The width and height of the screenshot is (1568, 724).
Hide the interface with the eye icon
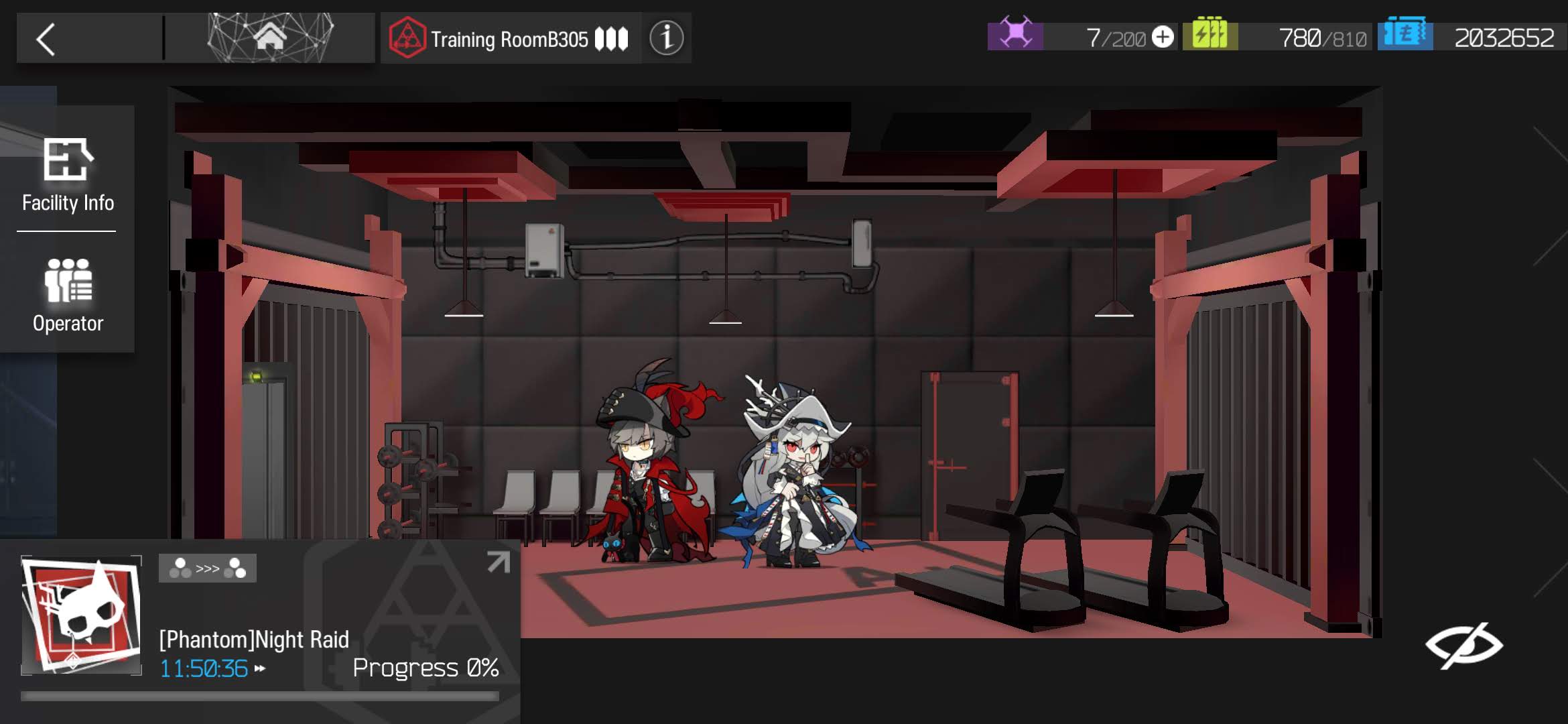1463,645
